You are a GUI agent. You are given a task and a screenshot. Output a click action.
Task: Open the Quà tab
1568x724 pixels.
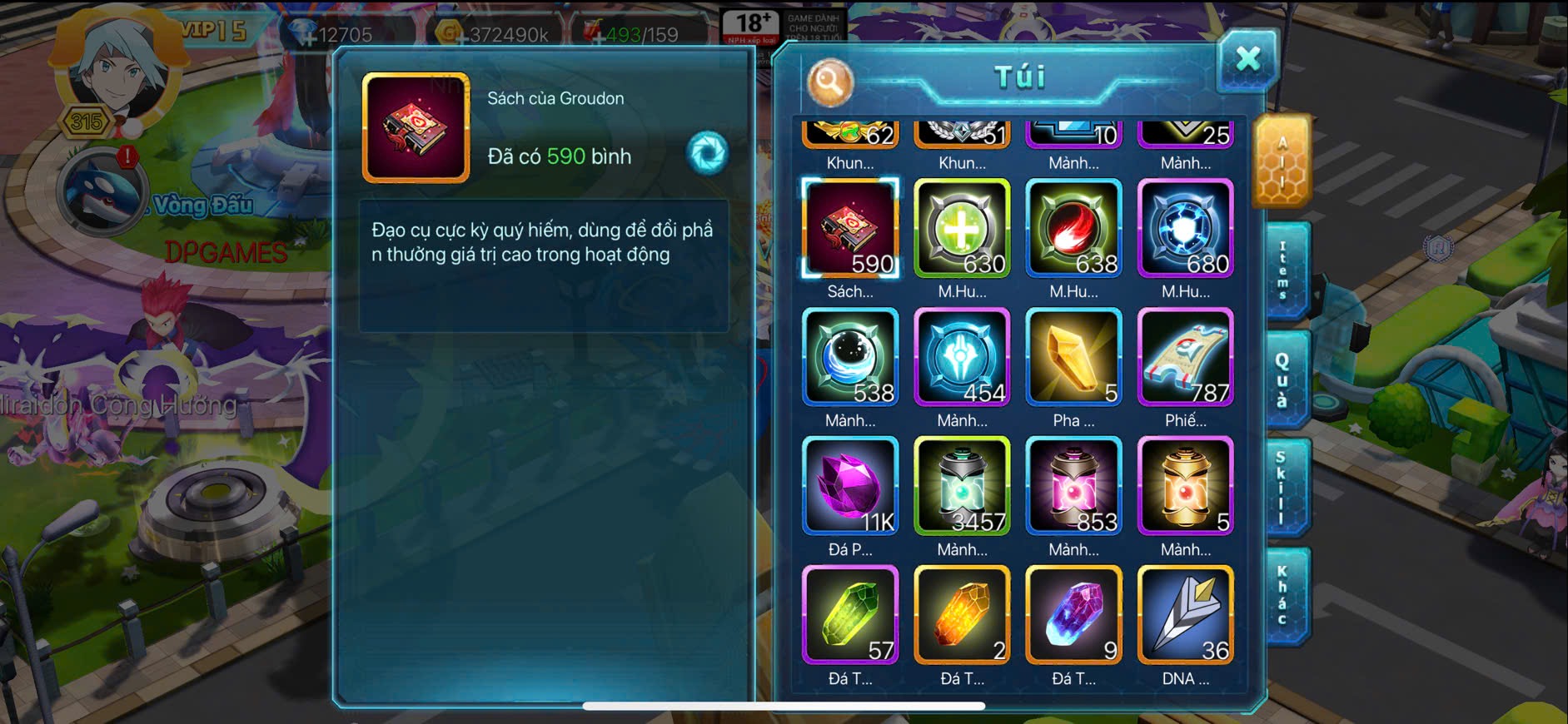(x=1283, y=379)
